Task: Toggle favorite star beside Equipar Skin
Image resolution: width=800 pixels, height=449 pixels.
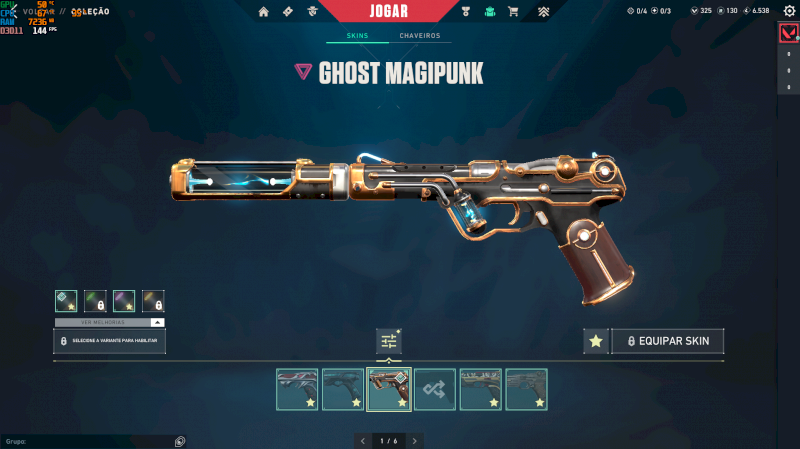Action: pyautogui.click(x=596, y=341)
